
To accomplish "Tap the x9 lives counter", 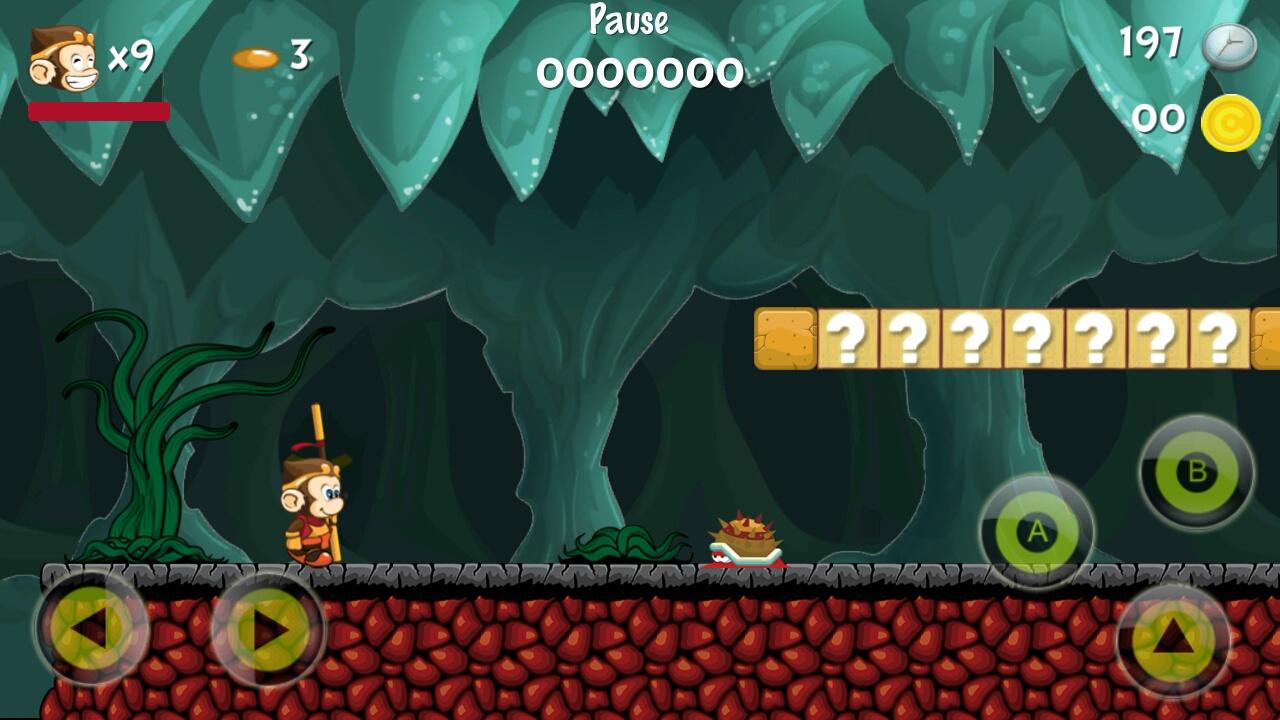I will point(130,57).
